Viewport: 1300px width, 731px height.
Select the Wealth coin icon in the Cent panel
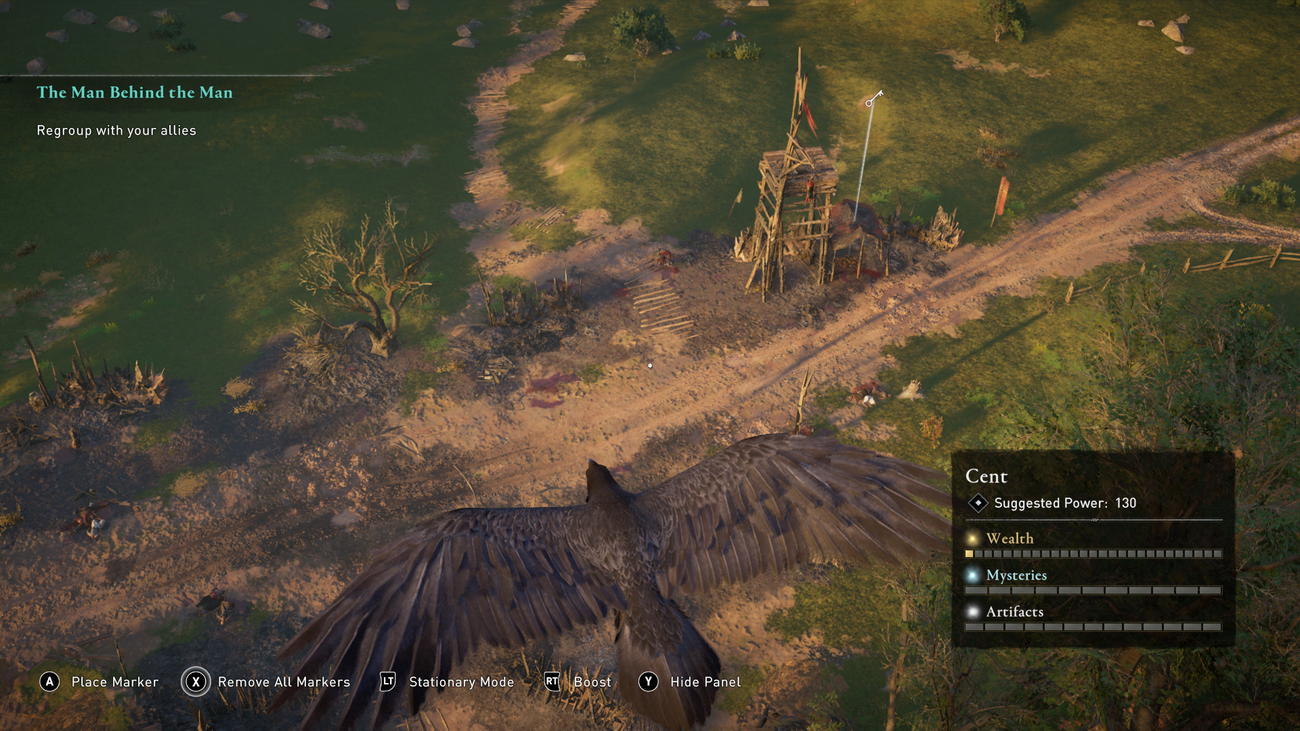(971, 538)
